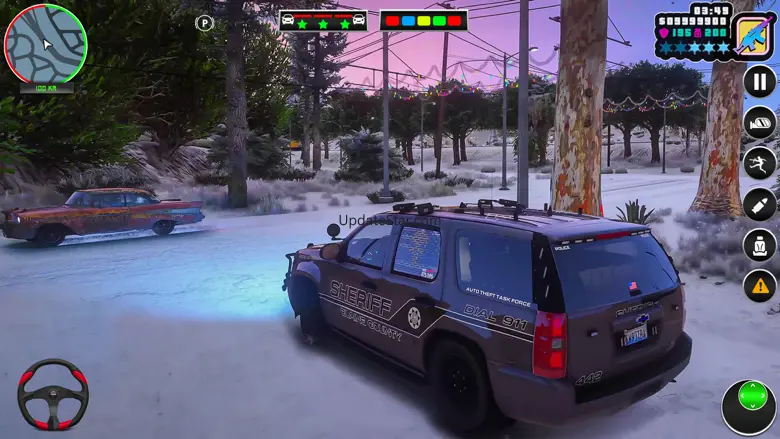Viewport: 780px width, 439px height.
Task: Click the round P parking icon
Action: pos(204,22)
